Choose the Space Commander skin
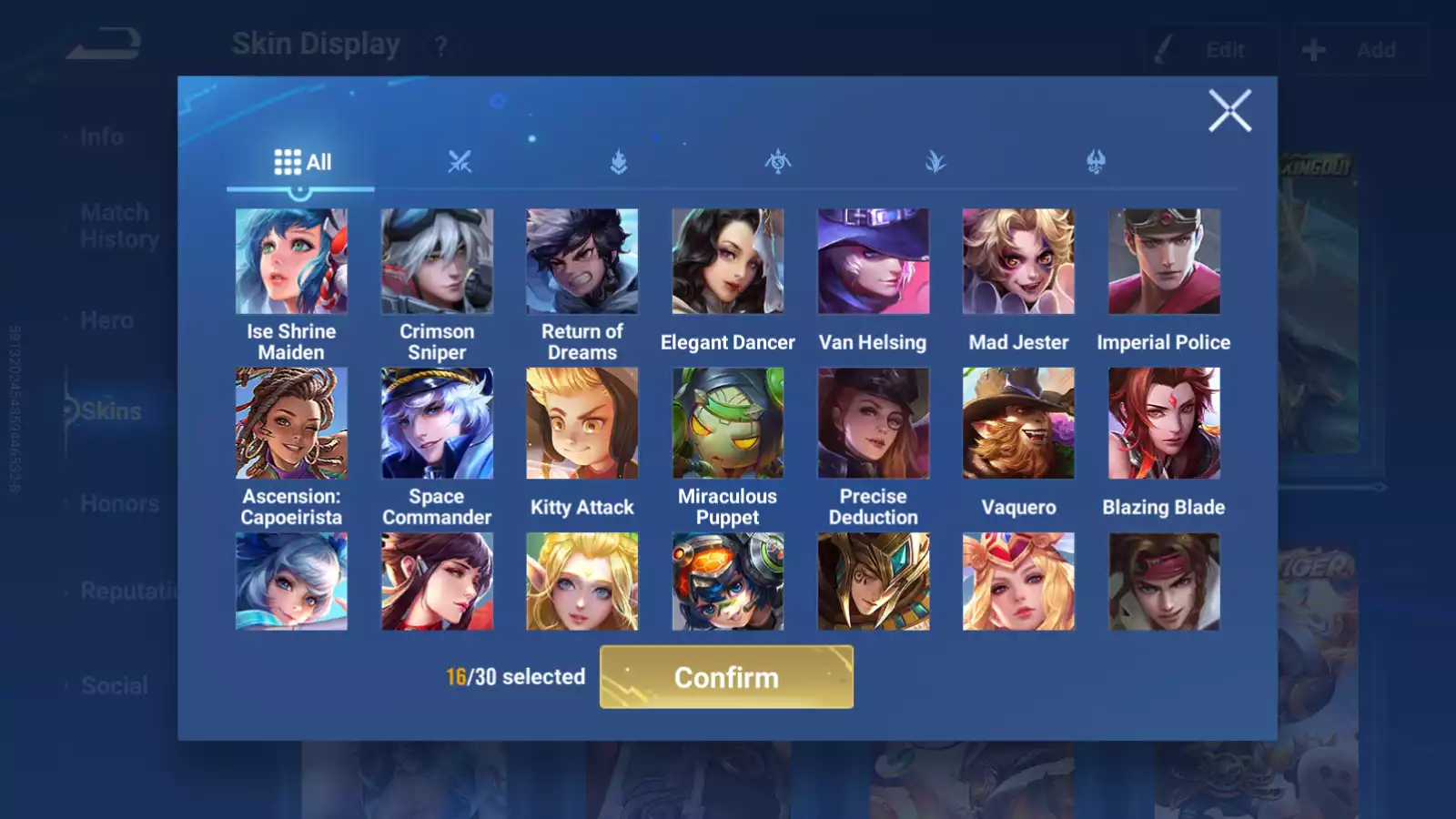 coord(437,424)
